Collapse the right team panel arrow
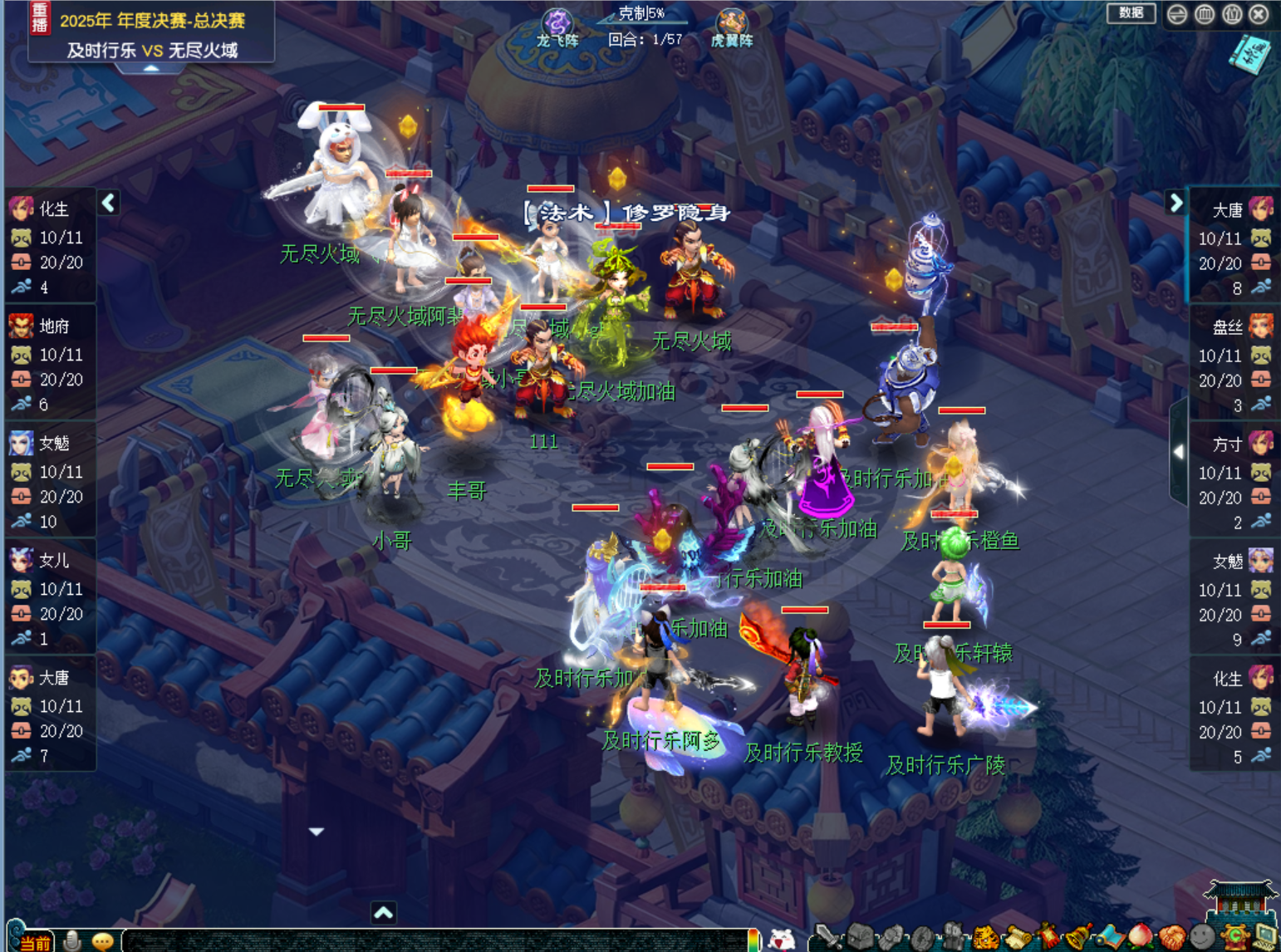The height and width of the screenshot is (952, 1281). tap(1175, 203)
